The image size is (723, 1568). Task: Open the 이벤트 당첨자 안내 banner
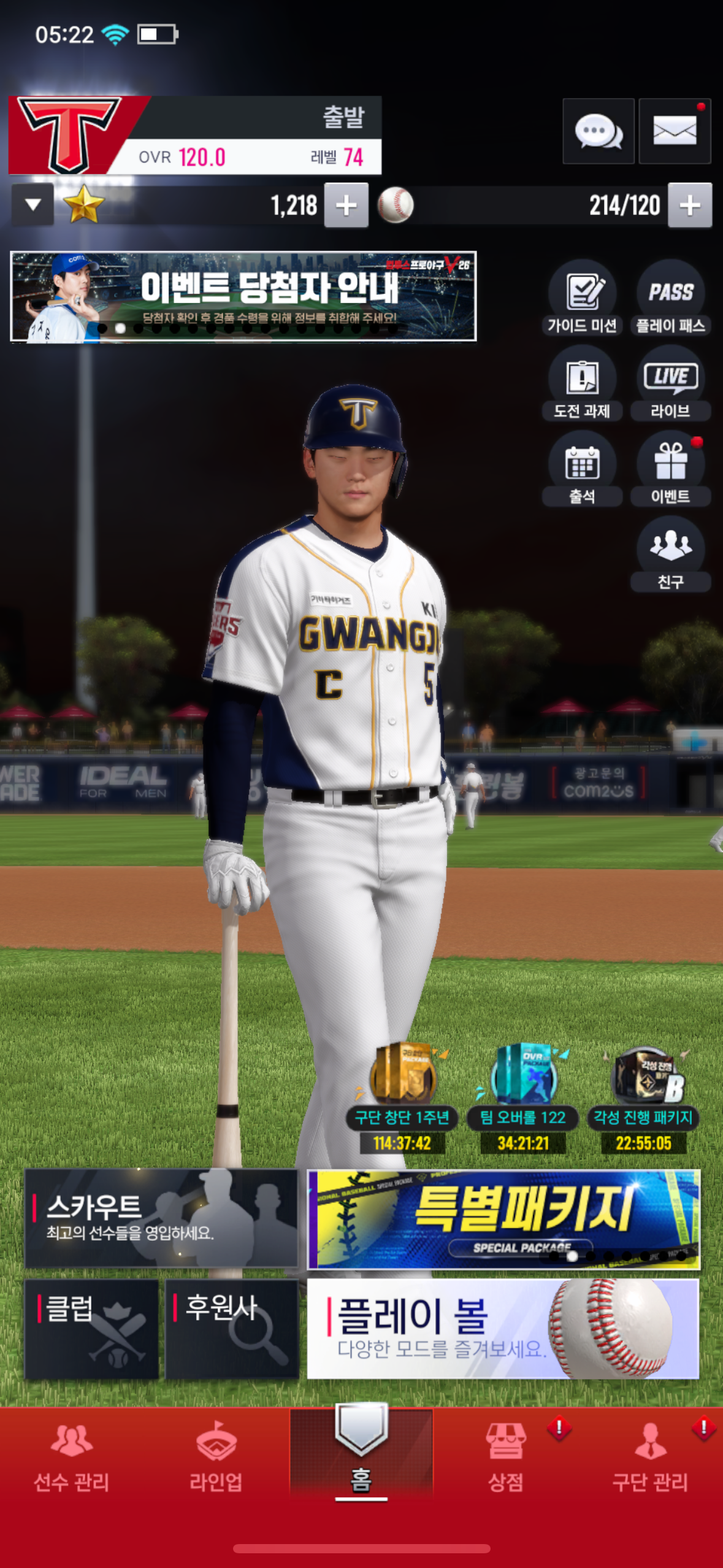coord(243,296)
